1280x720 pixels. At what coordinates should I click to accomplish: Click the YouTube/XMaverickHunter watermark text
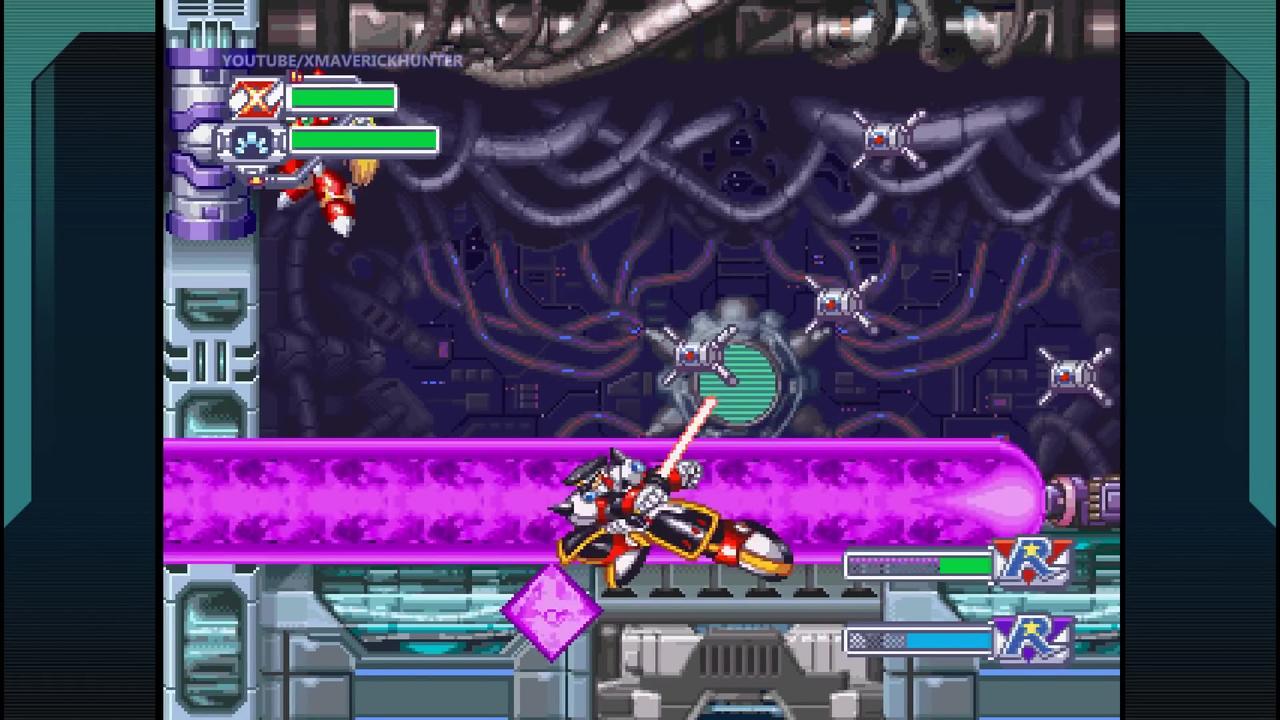[343, 61]
